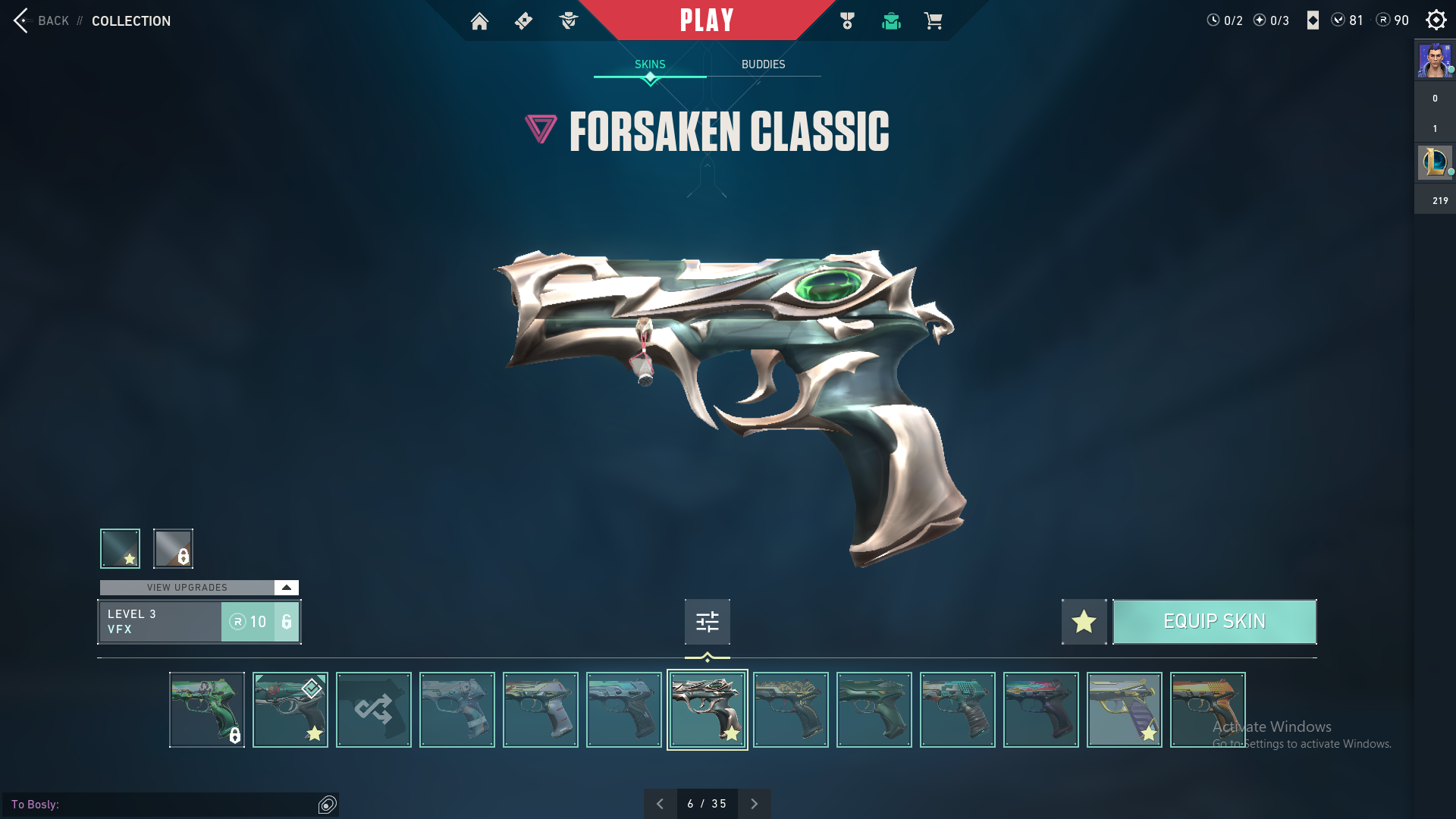Viewport: 1456px width, 819px height.
Task: Click the red PLAY button
Action: point(707,20)
